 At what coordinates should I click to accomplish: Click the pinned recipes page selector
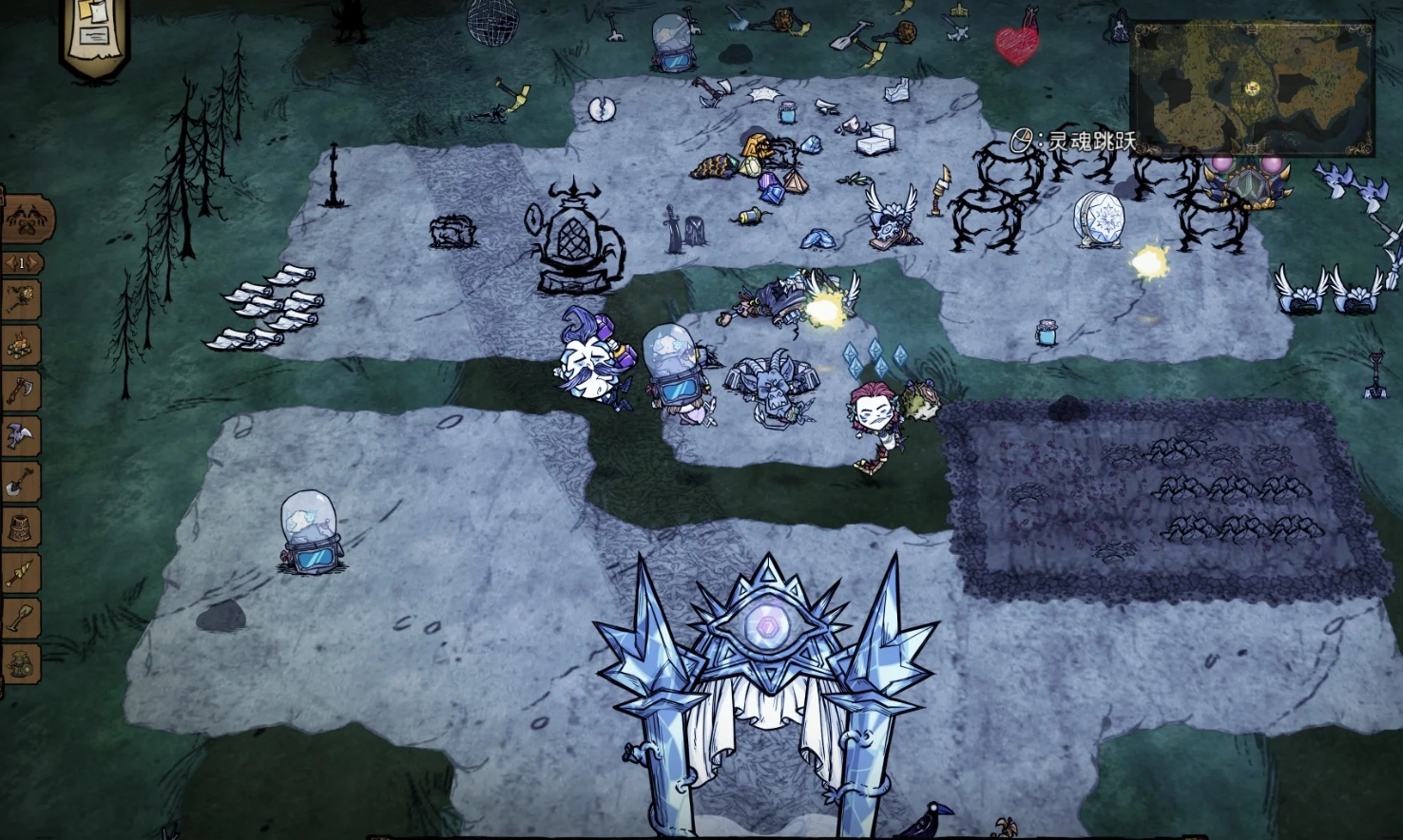pos(21,262)
